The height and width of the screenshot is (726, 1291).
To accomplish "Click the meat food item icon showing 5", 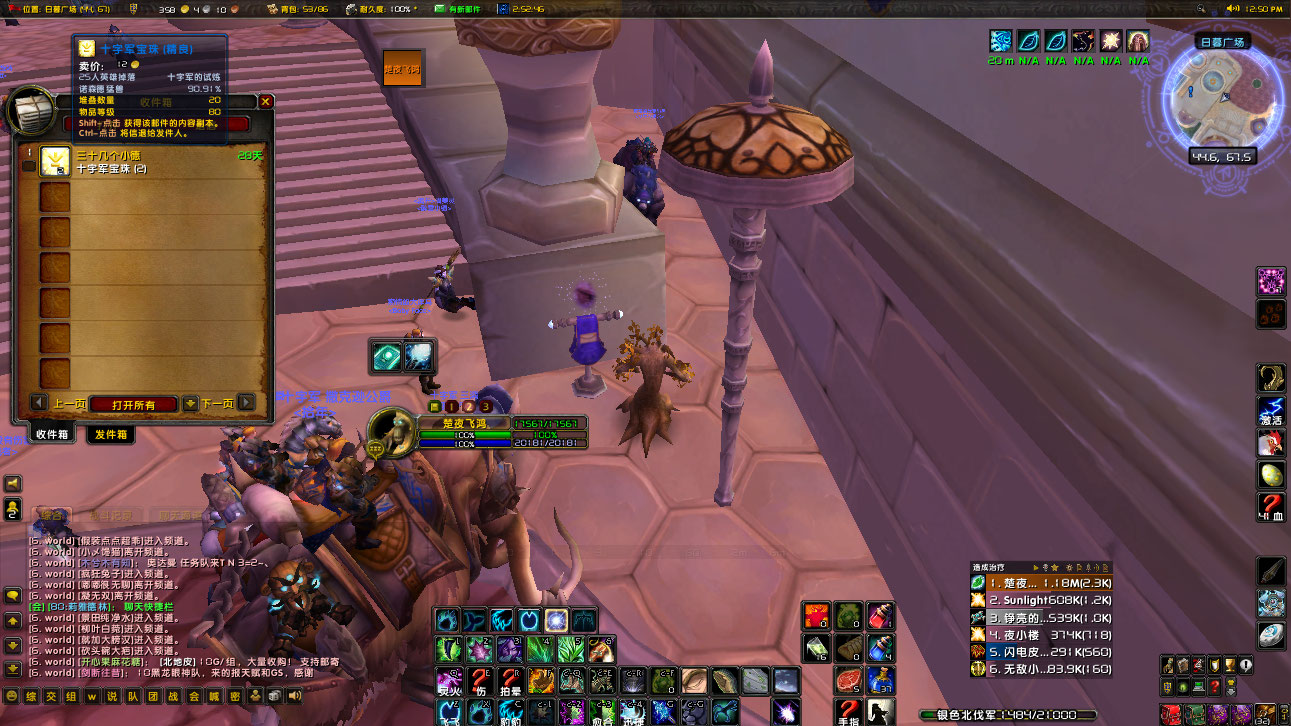I will tap(847, 678).
